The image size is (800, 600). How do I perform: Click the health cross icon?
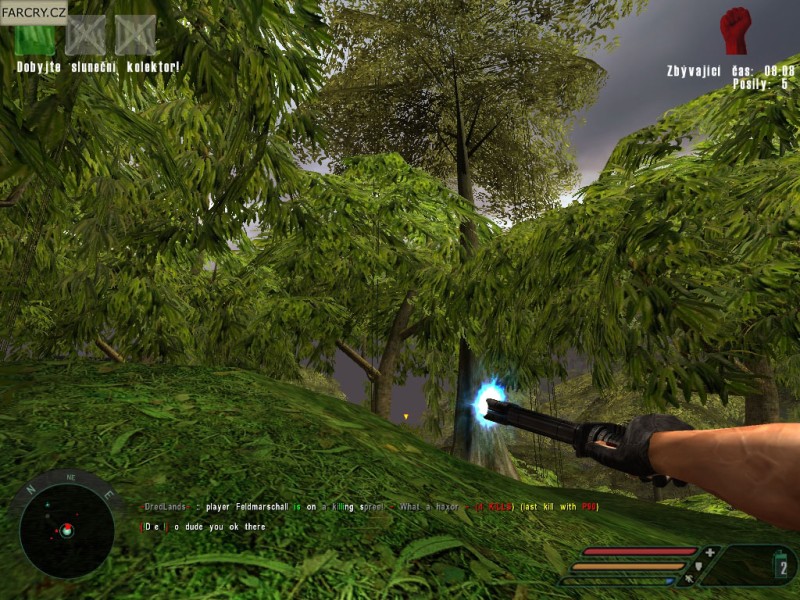[x=710, y=552]
